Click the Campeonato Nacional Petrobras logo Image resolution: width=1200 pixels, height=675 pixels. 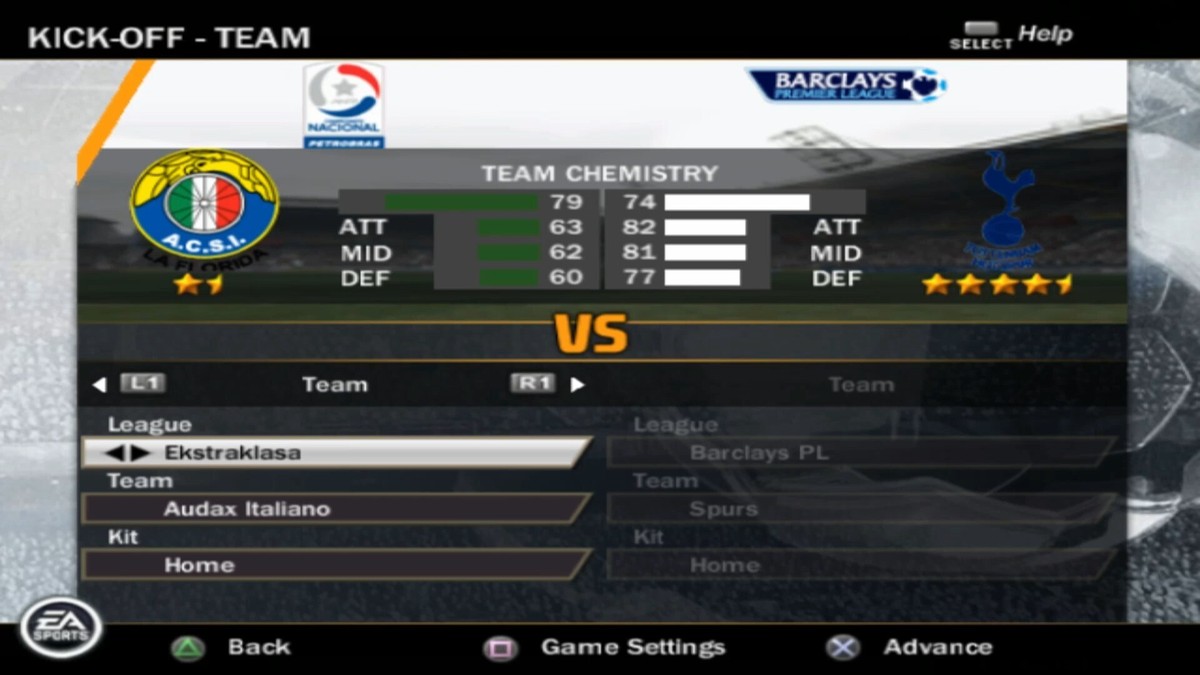click(344, 105)
